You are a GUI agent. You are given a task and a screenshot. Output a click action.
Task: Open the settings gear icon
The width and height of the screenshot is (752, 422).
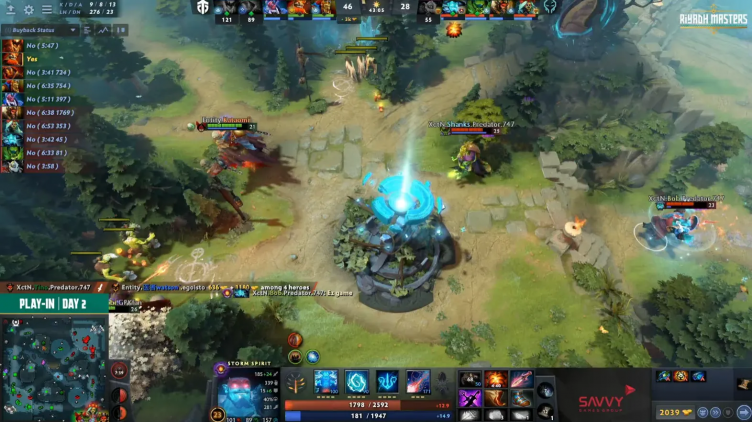[x=29, y=10]
